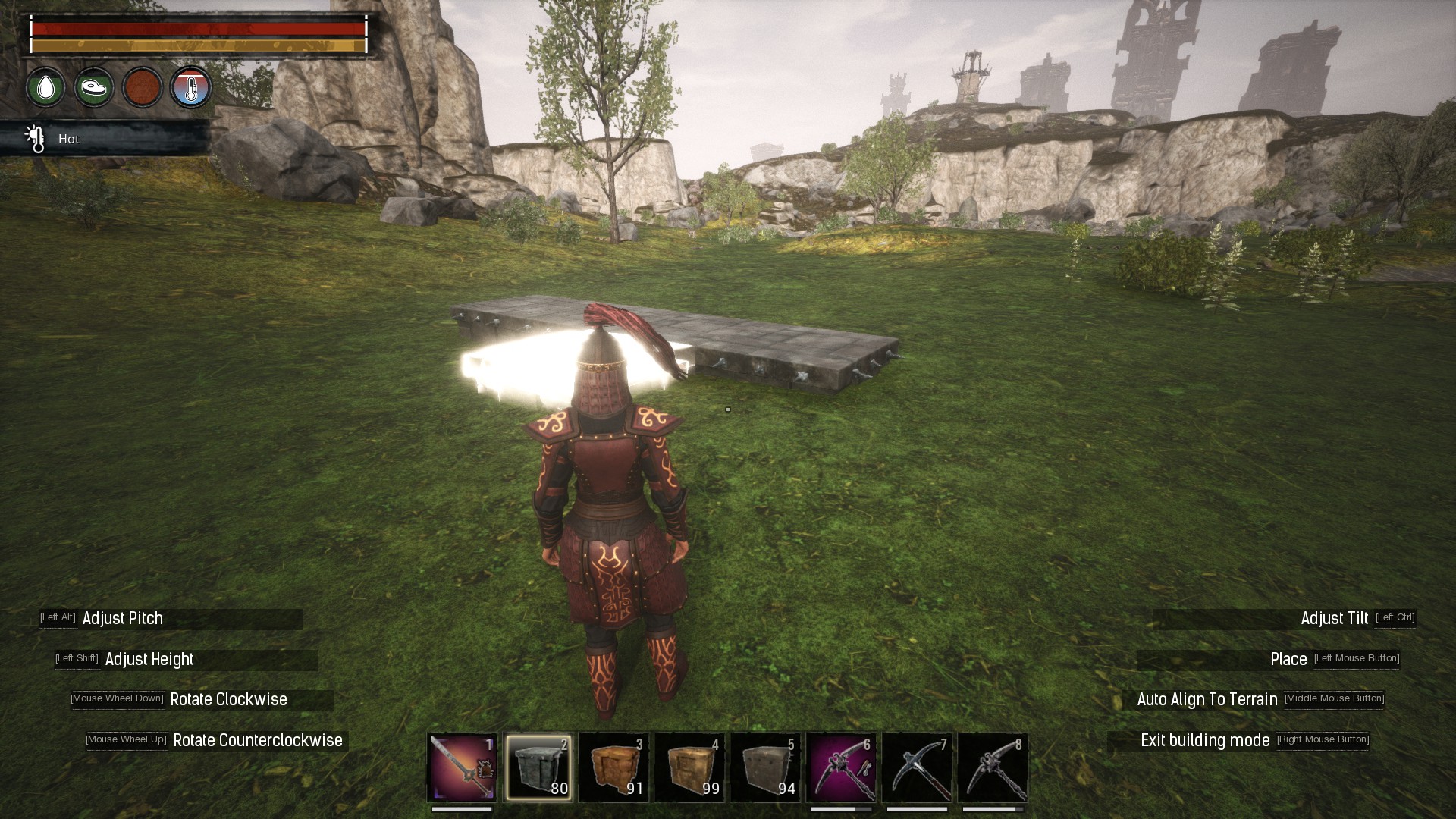
Task: Equip the pickaxe in hotbar slot 7
Action: point(917,767)
